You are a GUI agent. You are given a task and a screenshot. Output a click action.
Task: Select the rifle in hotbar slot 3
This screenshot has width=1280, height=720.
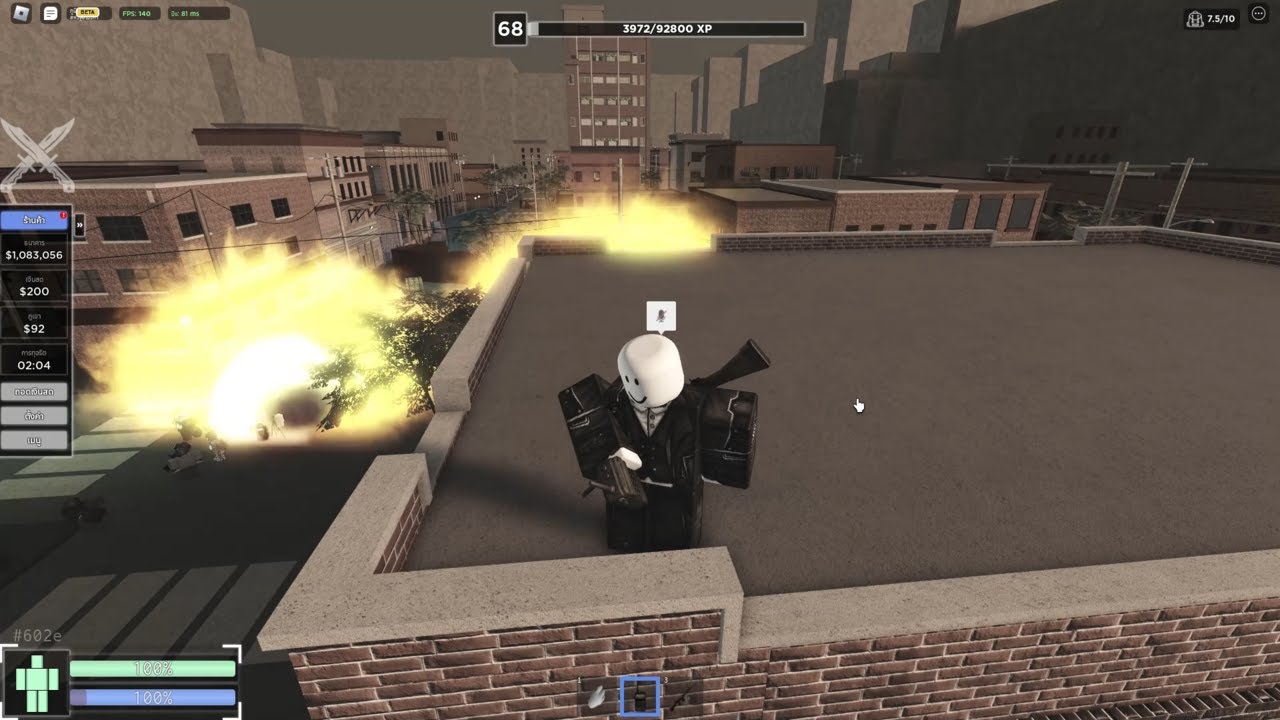[678, 698]
